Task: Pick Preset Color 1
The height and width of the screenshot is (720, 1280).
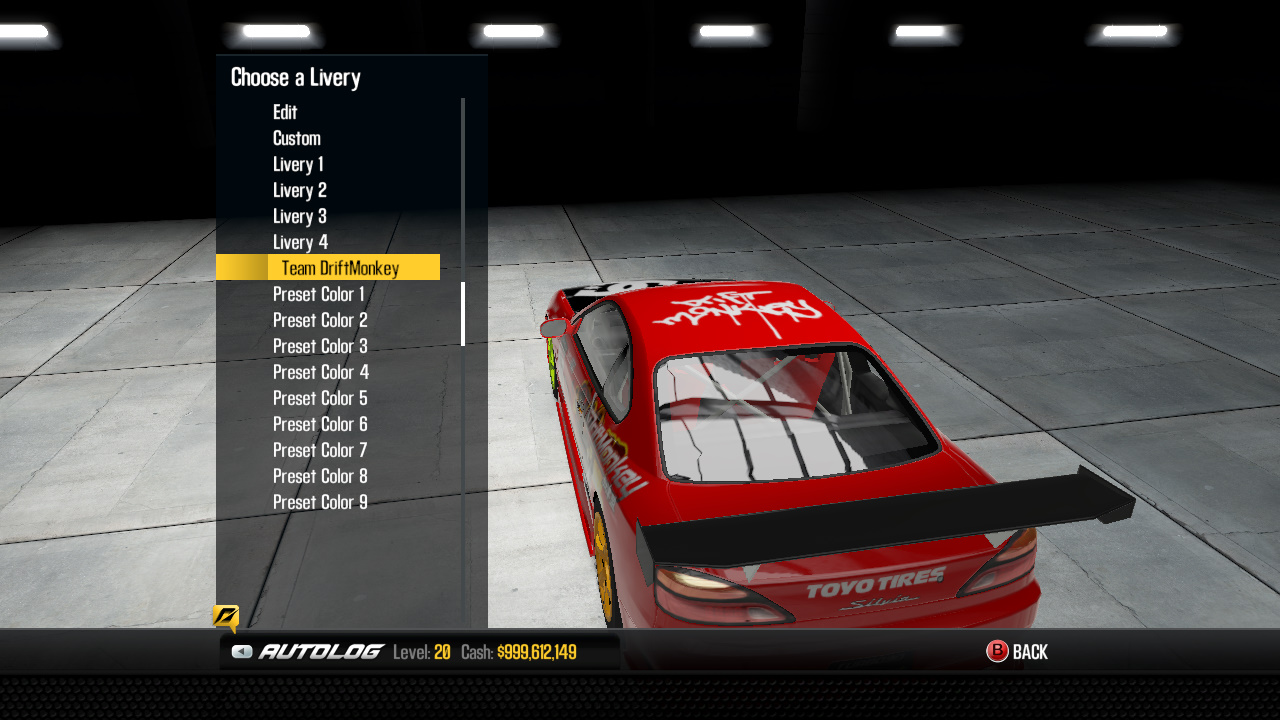Action: [x=319, y=294]
